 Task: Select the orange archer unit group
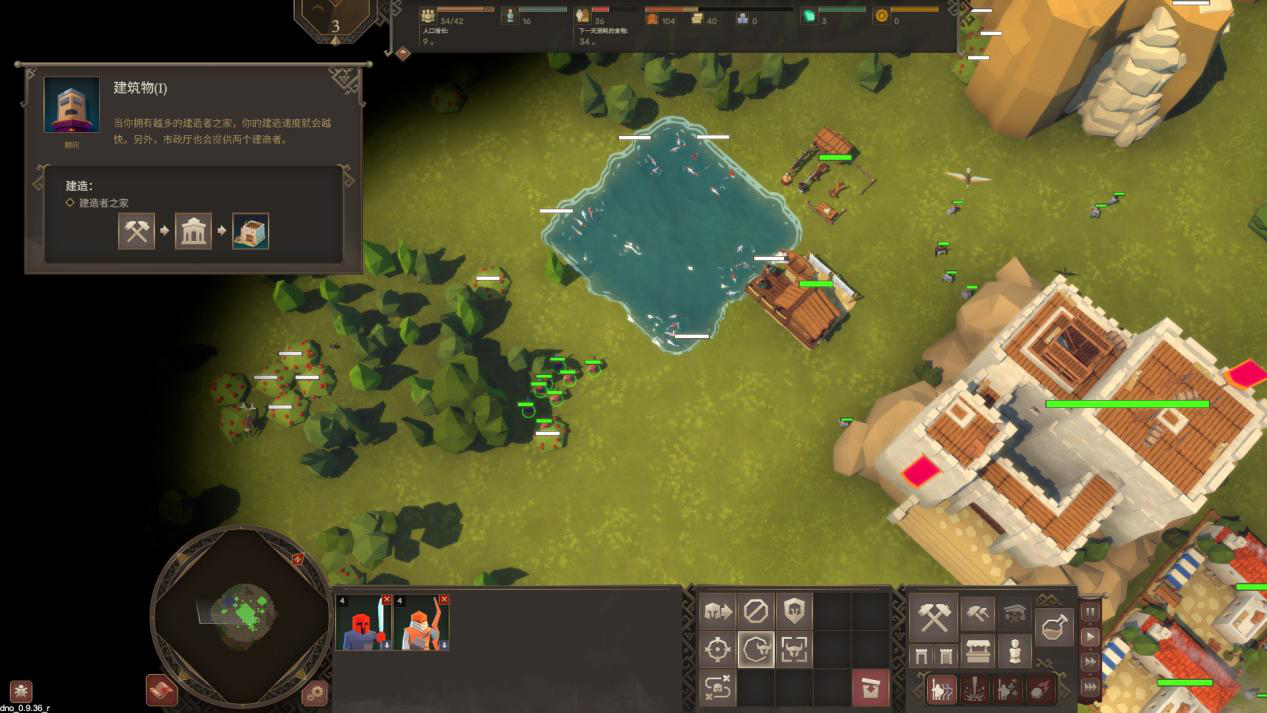[421, 624]
